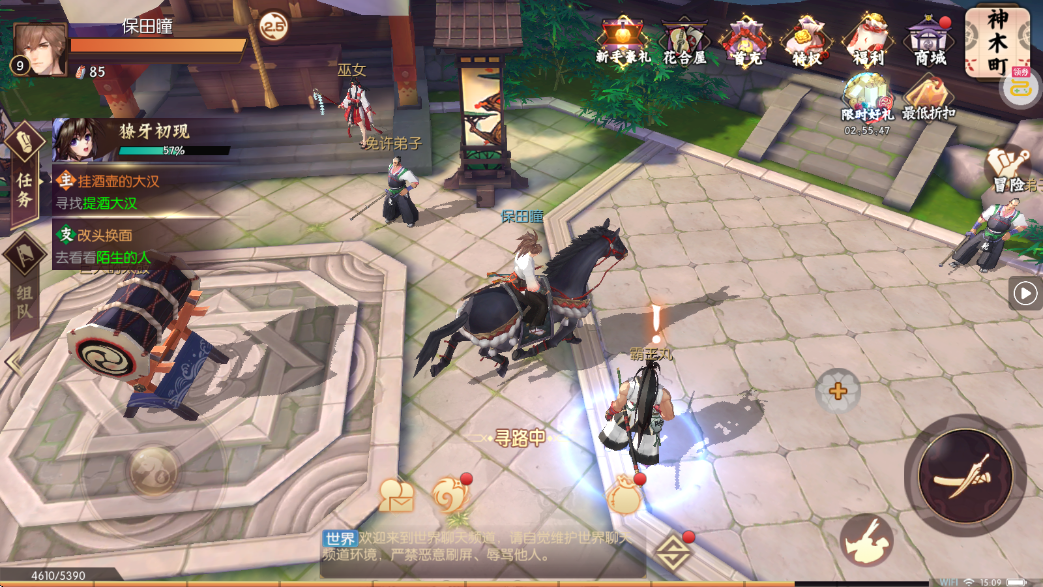Open the 新手豪礼 newbie gift icon
The width and height of the screenshot is (1043, 587).
(622, 39)
